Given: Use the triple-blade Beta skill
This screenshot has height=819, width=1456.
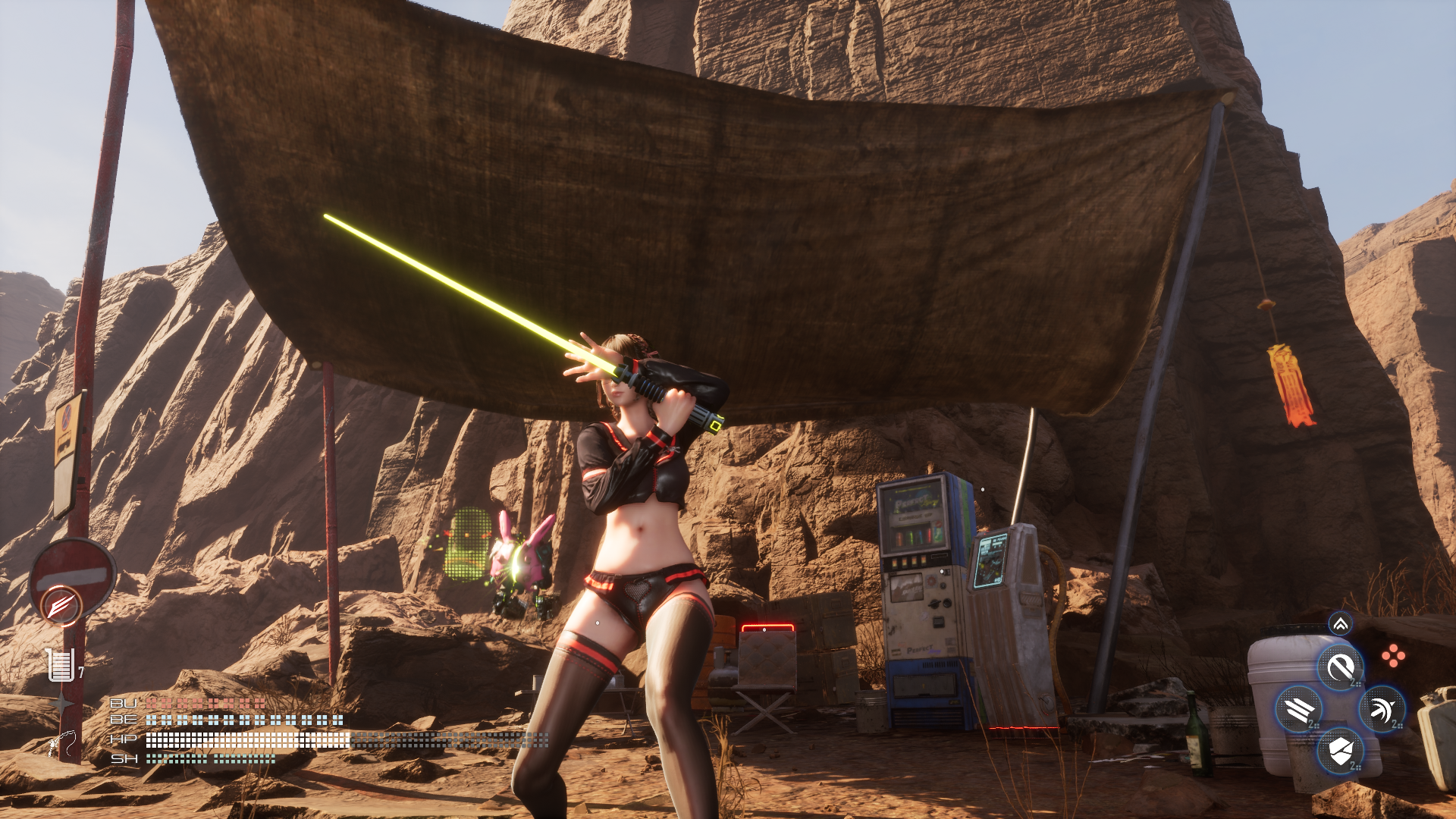Looking at the screenshot, I should (x=1299, y=710).
